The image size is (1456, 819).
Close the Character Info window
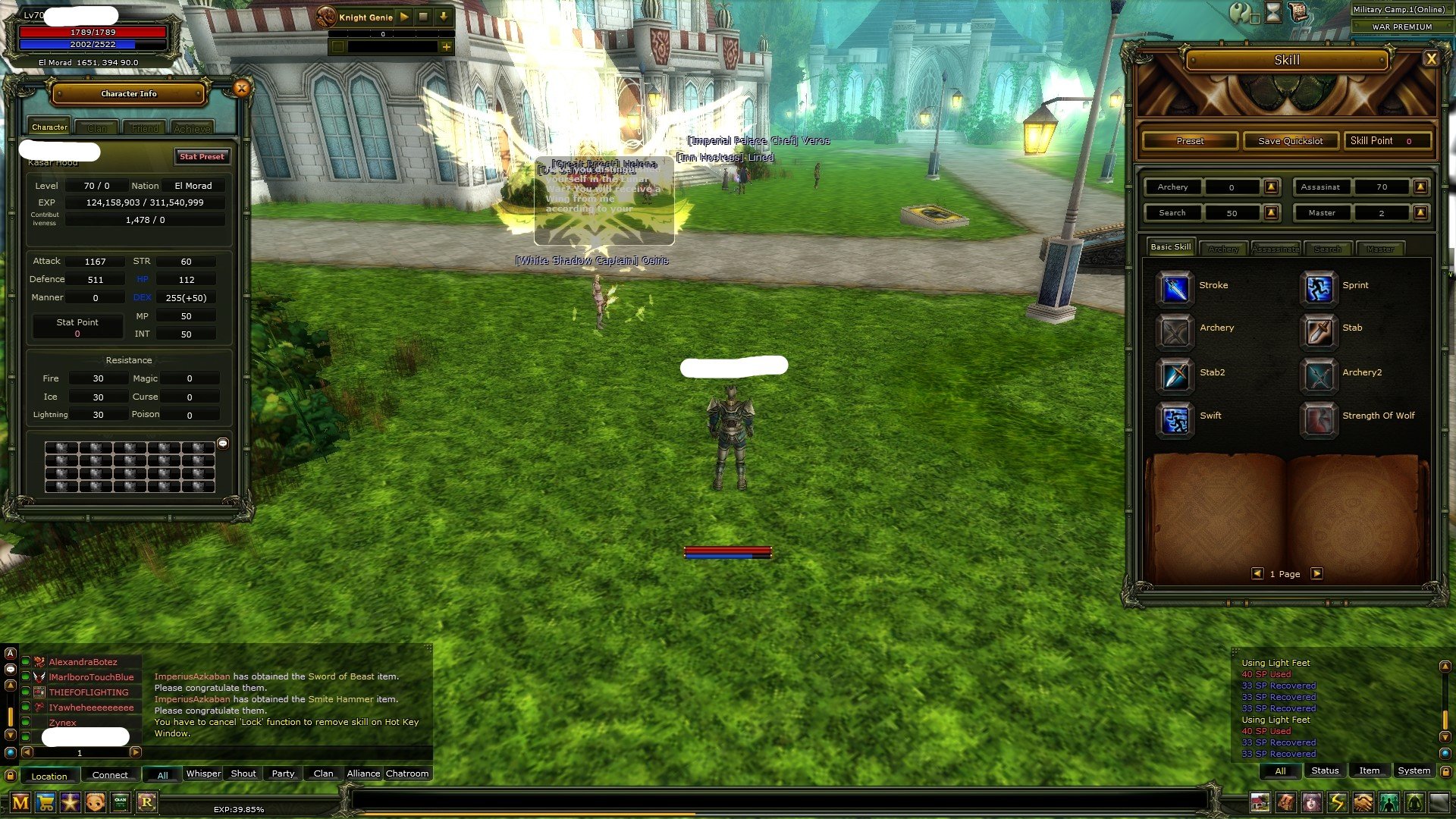click(241, 89)
